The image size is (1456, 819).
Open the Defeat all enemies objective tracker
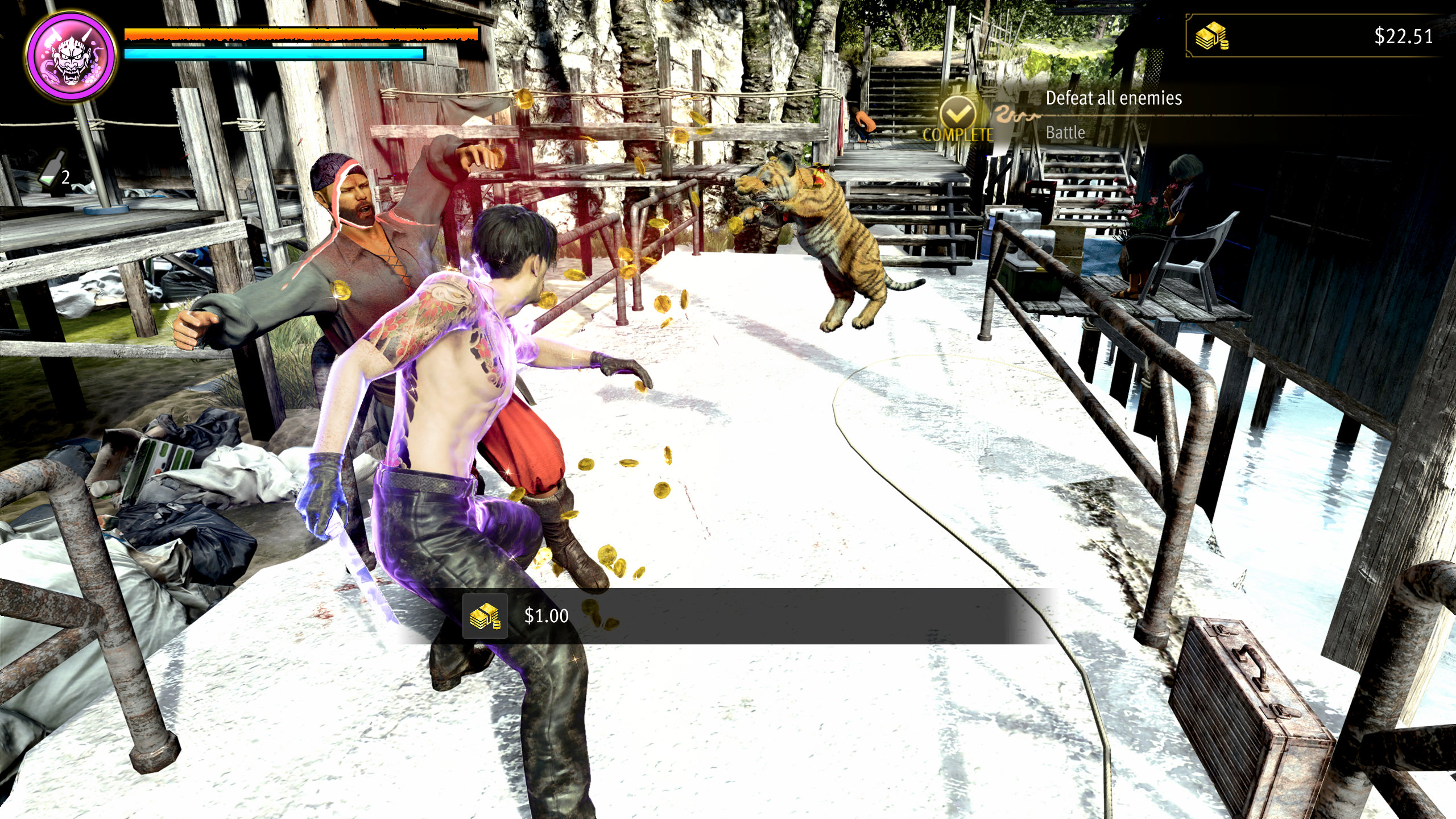pyautogui.click(x=1113, y=98)
